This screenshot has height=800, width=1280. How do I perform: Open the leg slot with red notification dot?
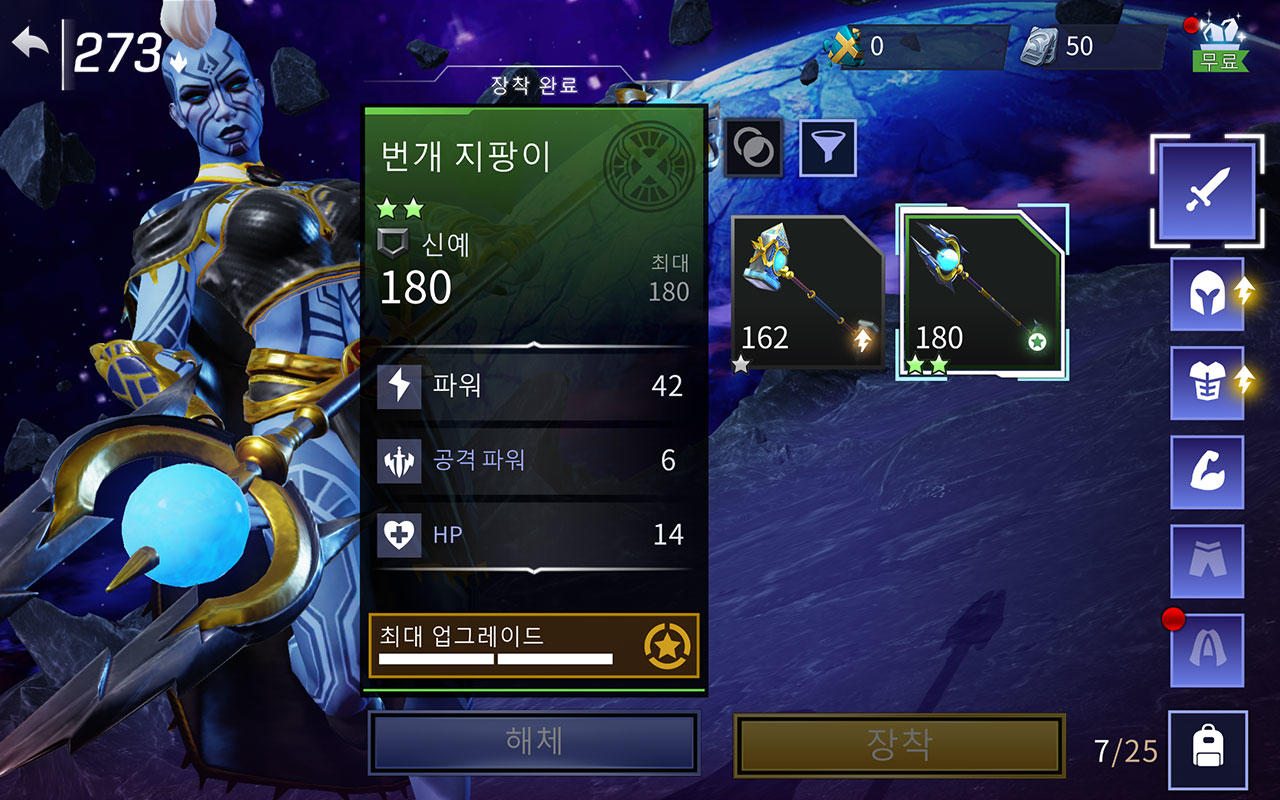1206,648
